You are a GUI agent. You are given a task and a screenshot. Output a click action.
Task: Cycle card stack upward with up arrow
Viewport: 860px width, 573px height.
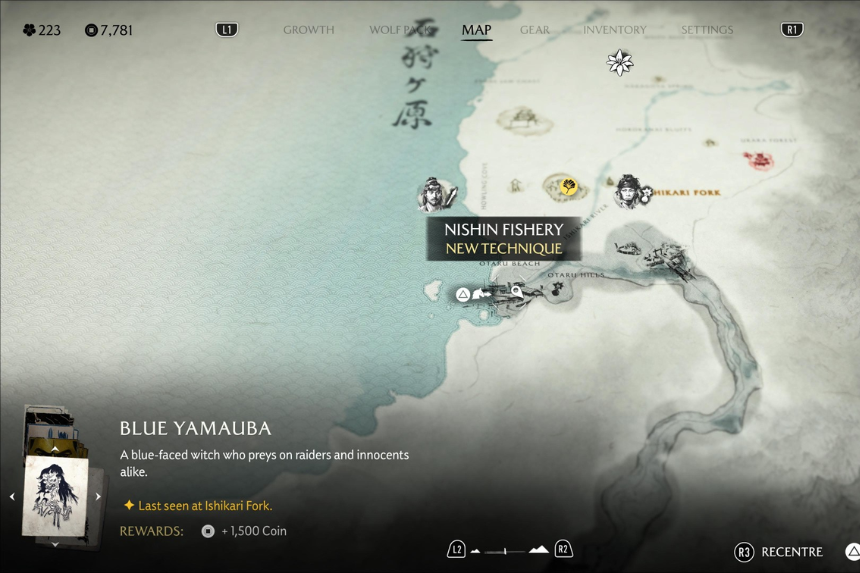(x=55, y=449)
